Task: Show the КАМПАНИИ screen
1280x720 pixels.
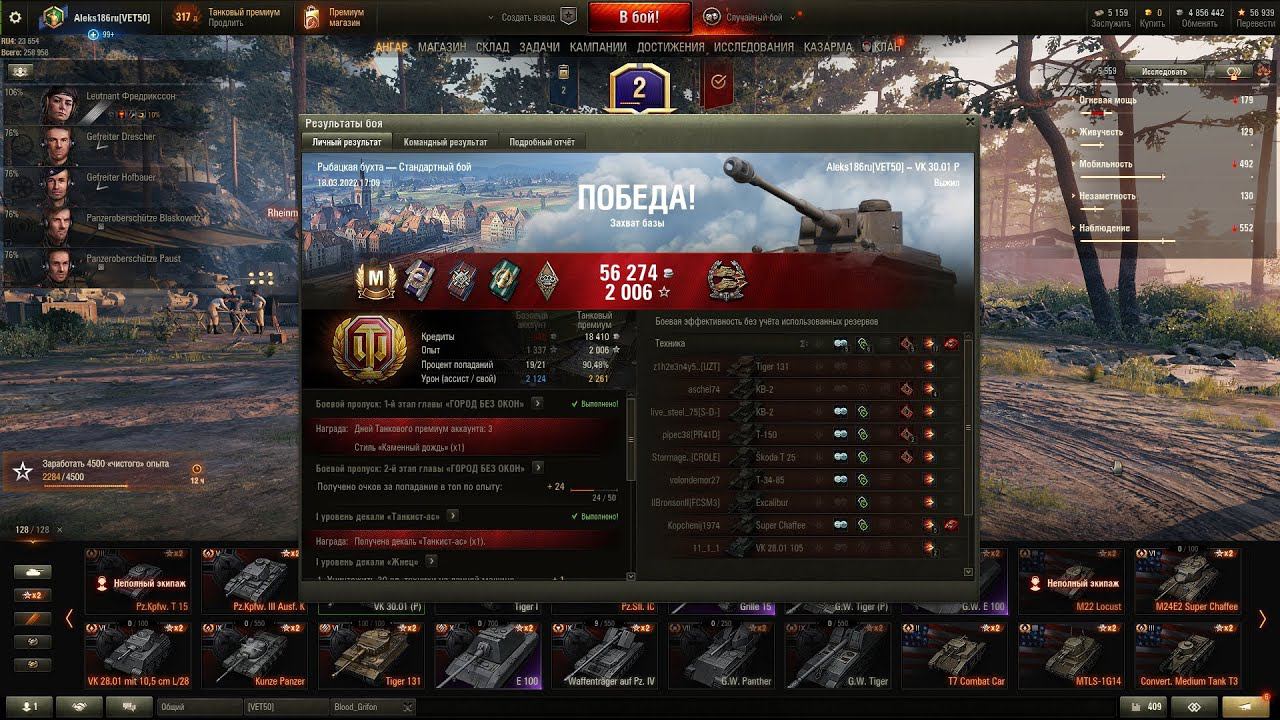Action: click(598, 47)
